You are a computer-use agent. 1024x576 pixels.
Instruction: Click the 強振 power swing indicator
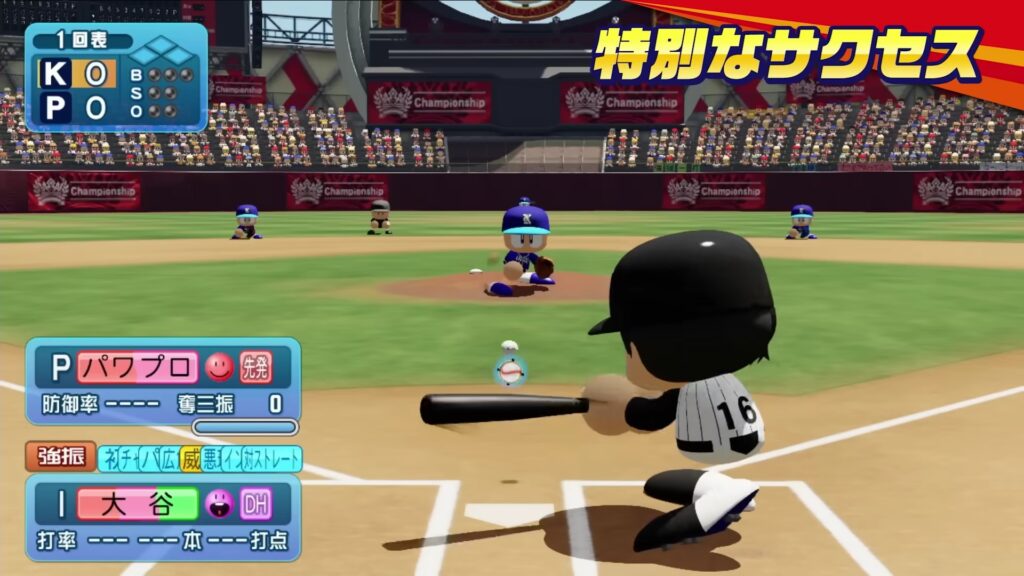tap(61, 458)
